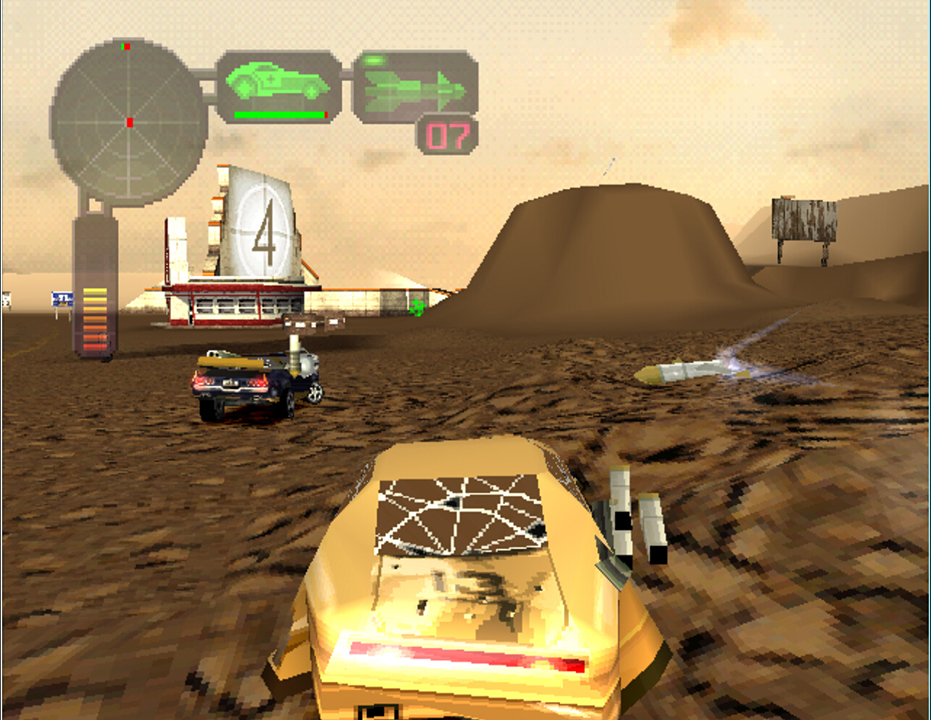Click the circular radar display

pyautogui.click(x=129, y=121)
